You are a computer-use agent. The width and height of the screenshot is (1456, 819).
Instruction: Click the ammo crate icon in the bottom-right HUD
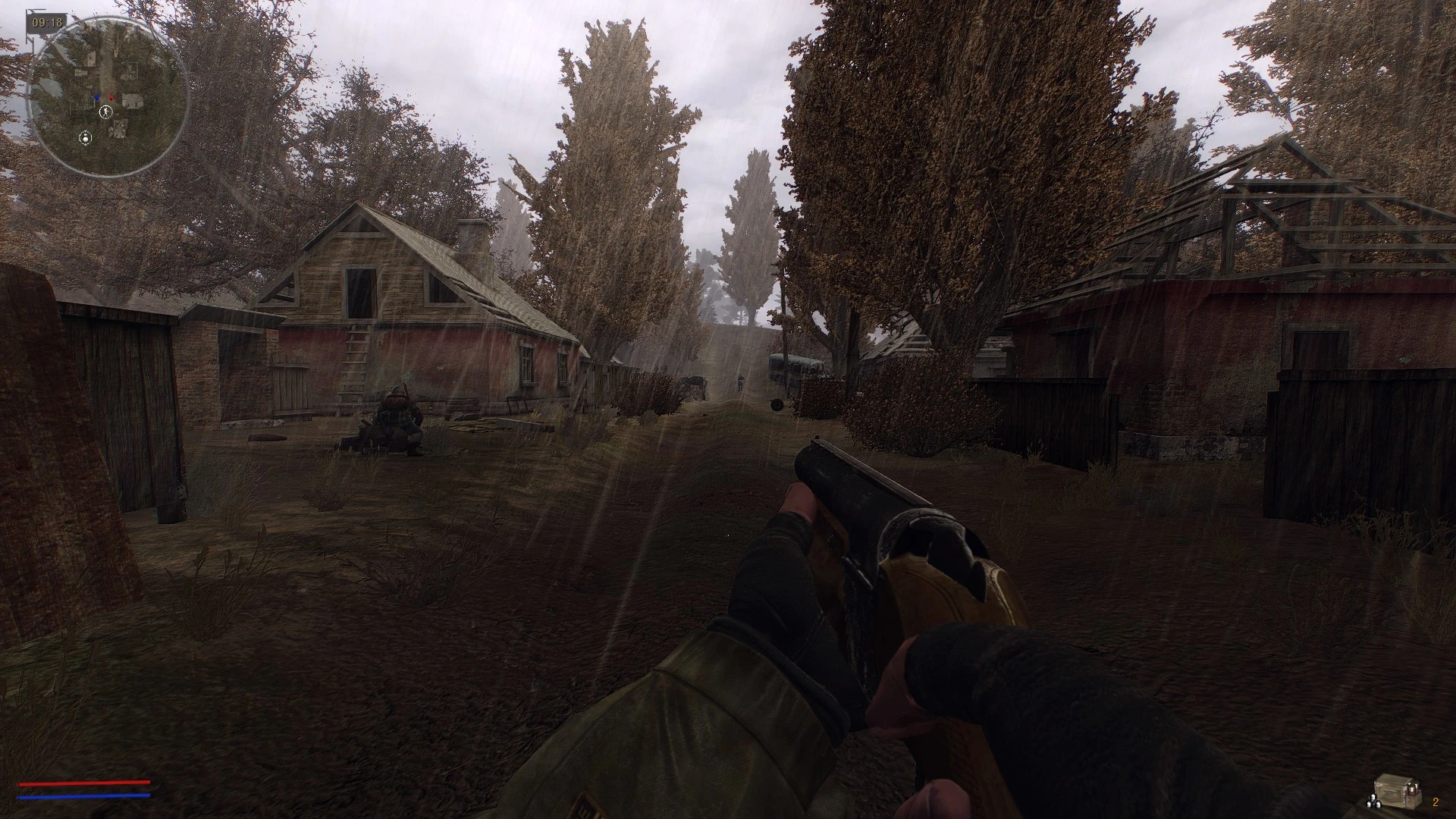pyautogui.click(x=1397, y=792)
